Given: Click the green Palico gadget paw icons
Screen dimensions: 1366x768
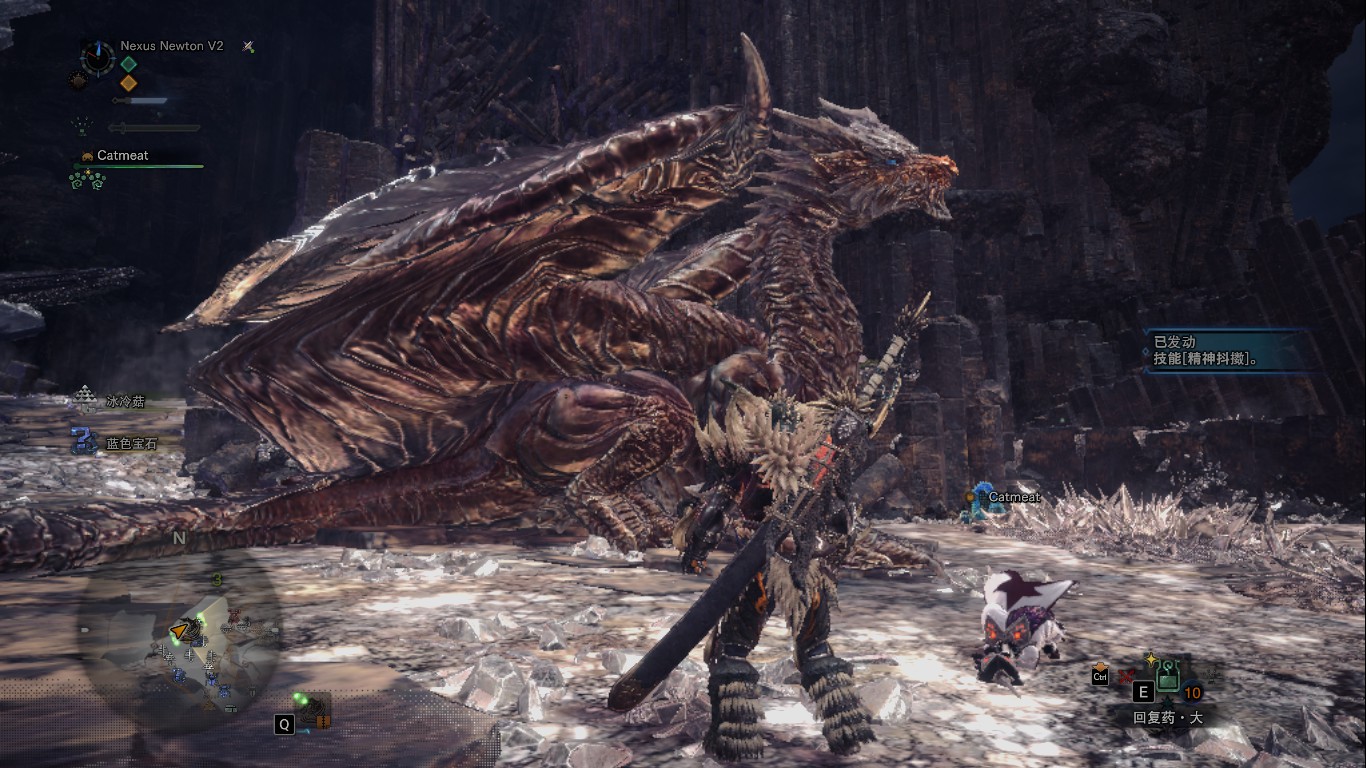Looking at the screenshot, I should (87, 180).
